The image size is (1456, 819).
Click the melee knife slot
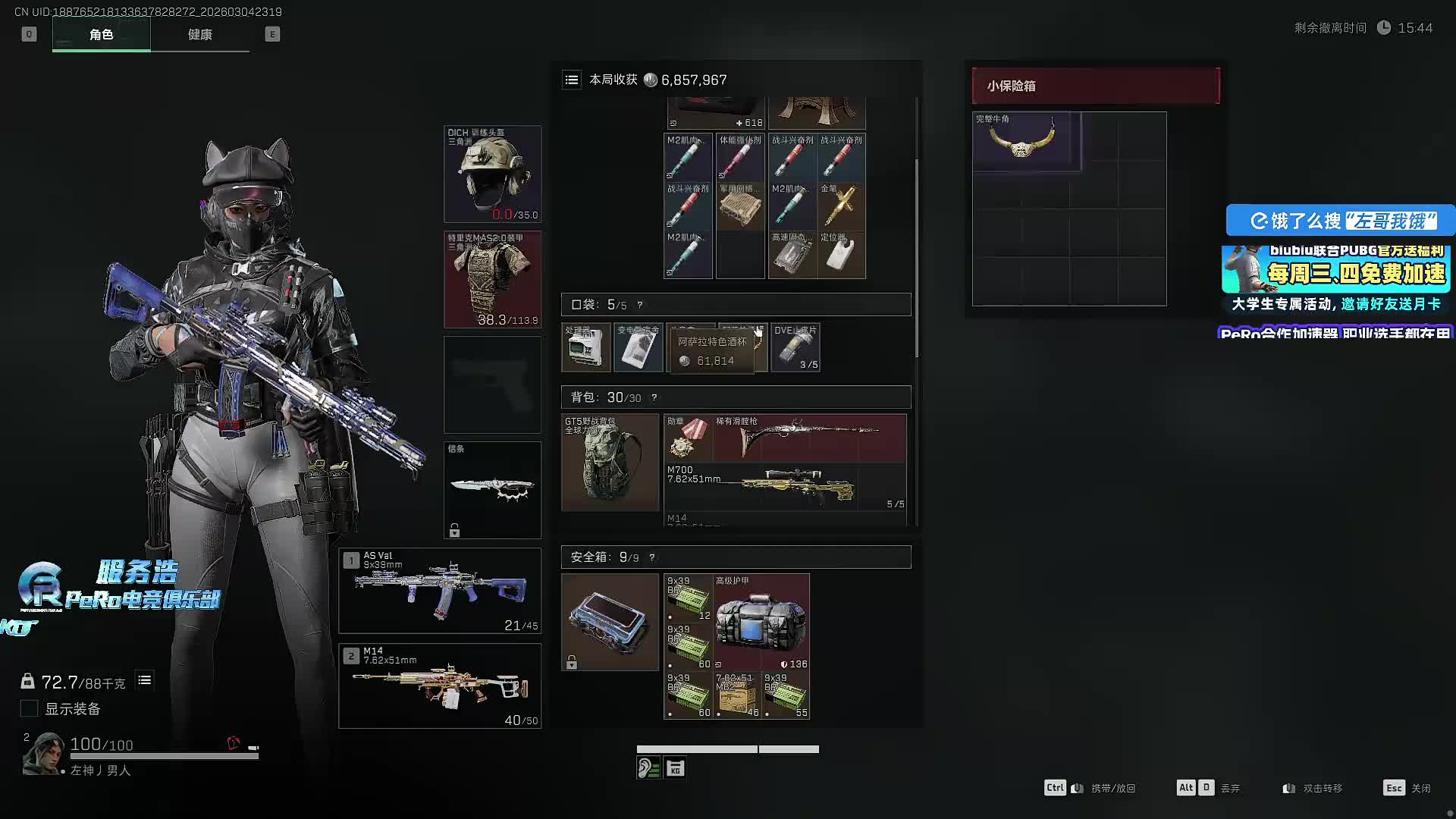492,490
